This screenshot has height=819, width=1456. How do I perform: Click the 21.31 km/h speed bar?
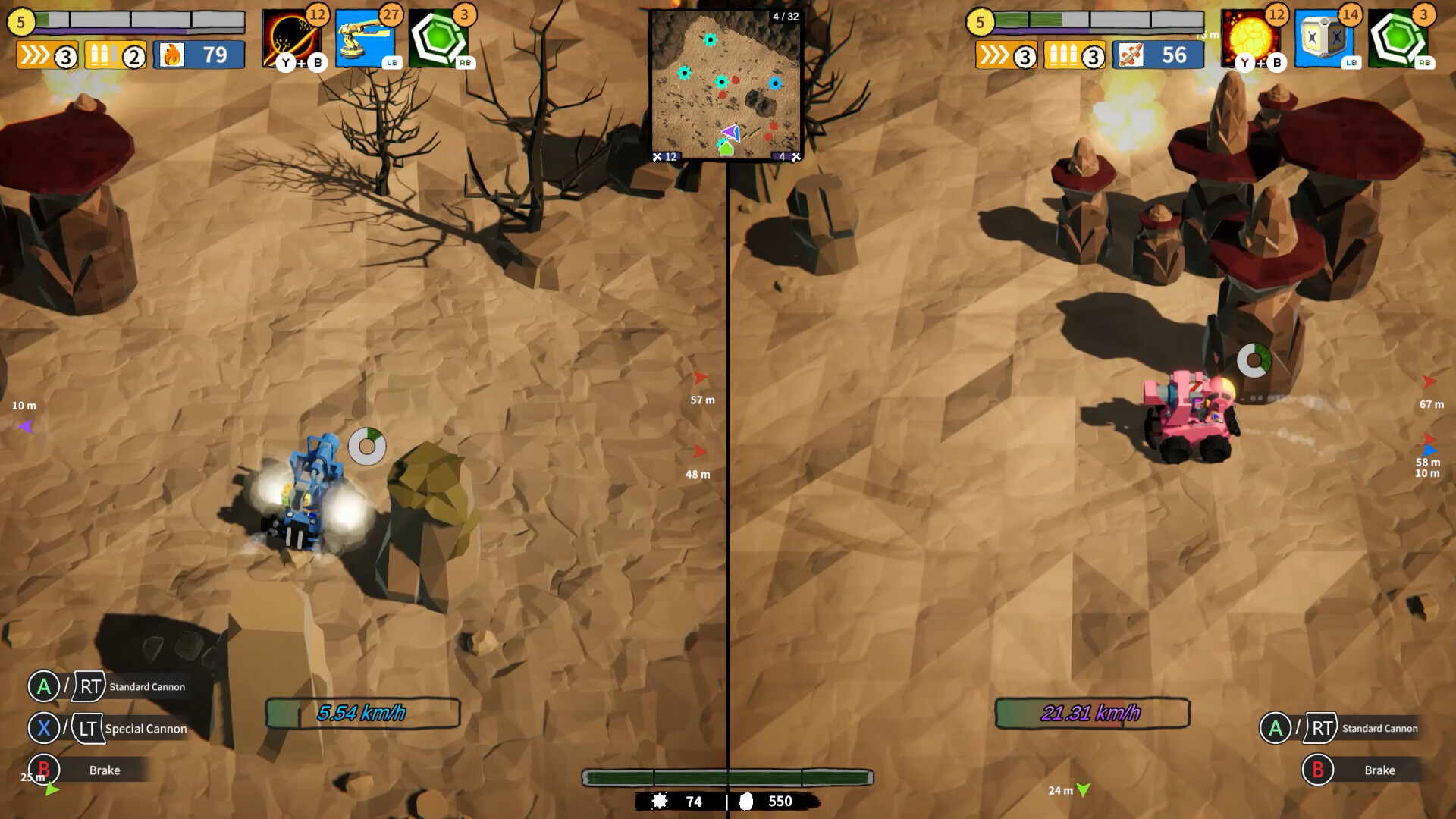coord(1092,711)
